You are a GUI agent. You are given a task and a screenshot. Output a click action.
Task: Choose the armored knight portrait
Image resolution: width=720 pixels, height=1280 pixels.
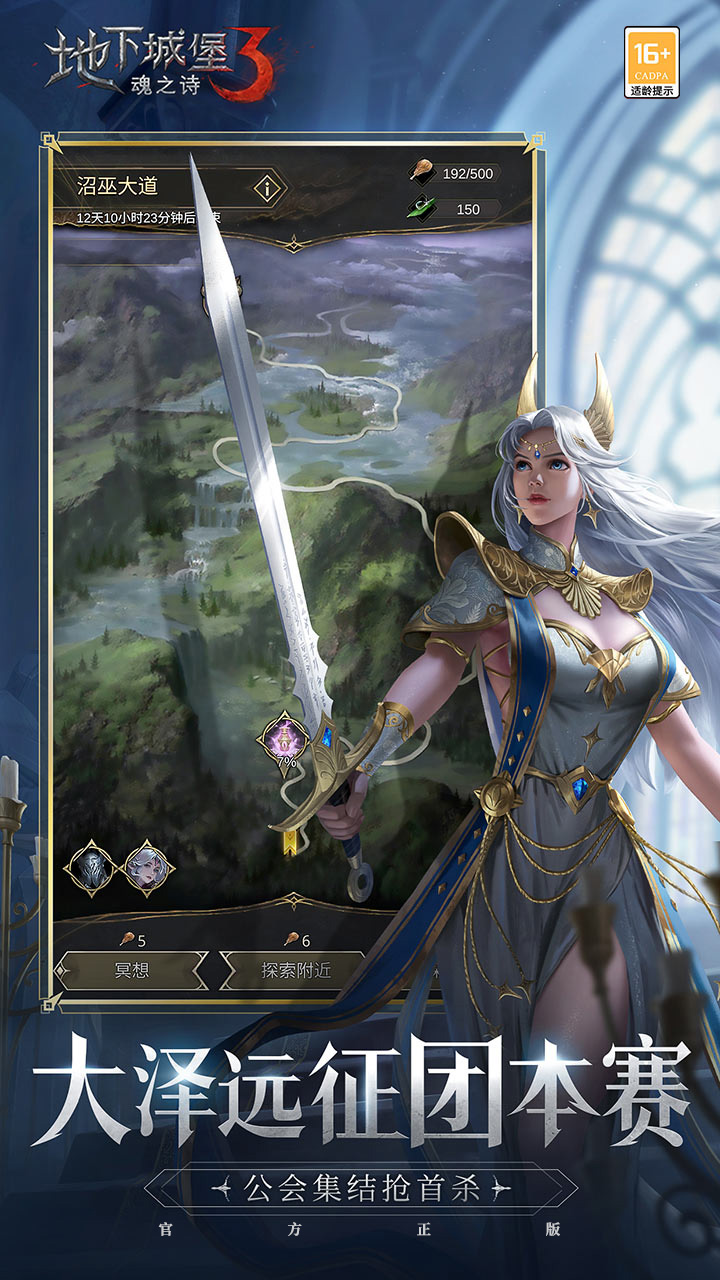click(x=90, y=867)
